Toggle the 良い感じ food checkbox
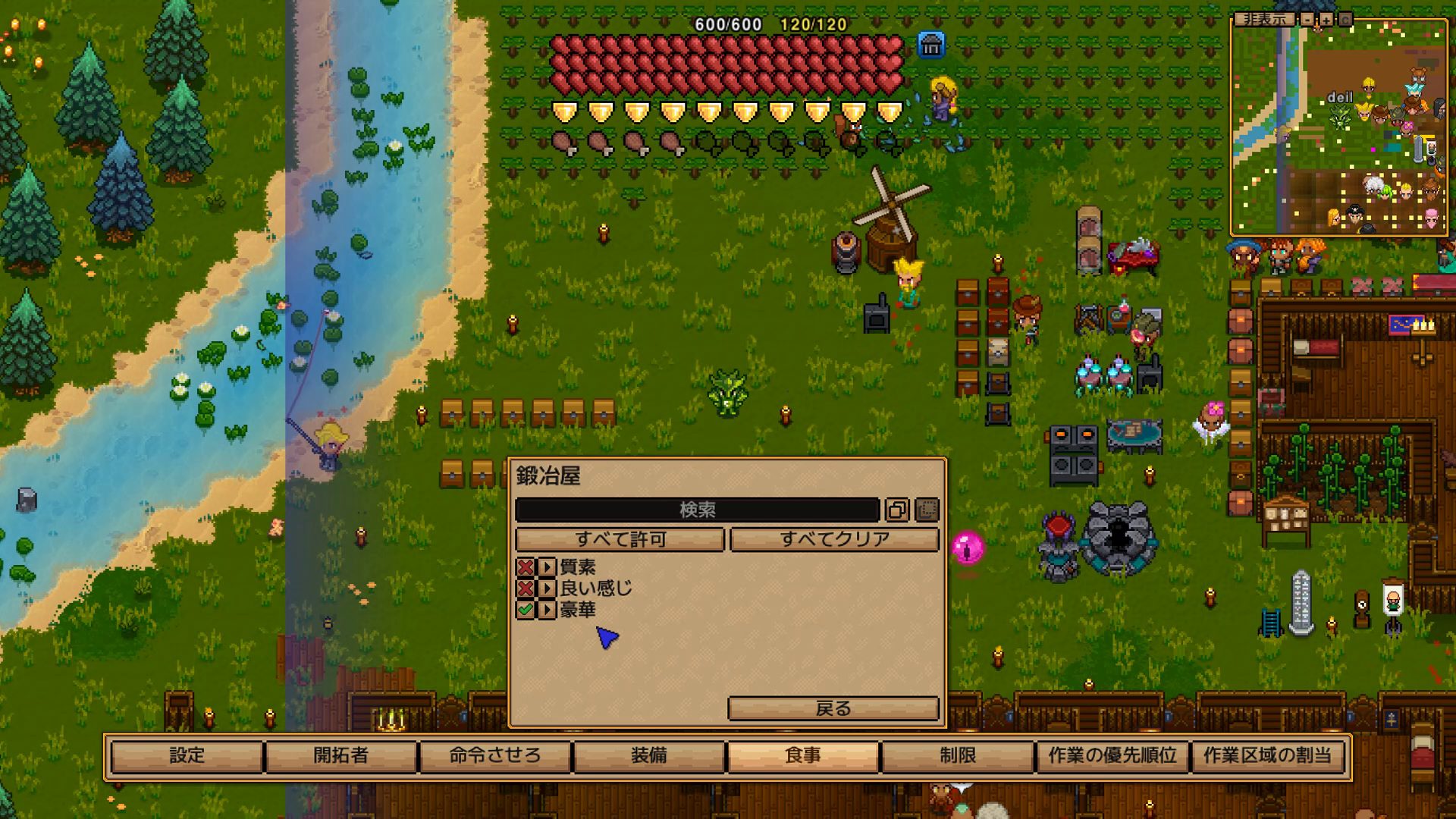This screenshot has width=1456, height=819. point(525,588)
